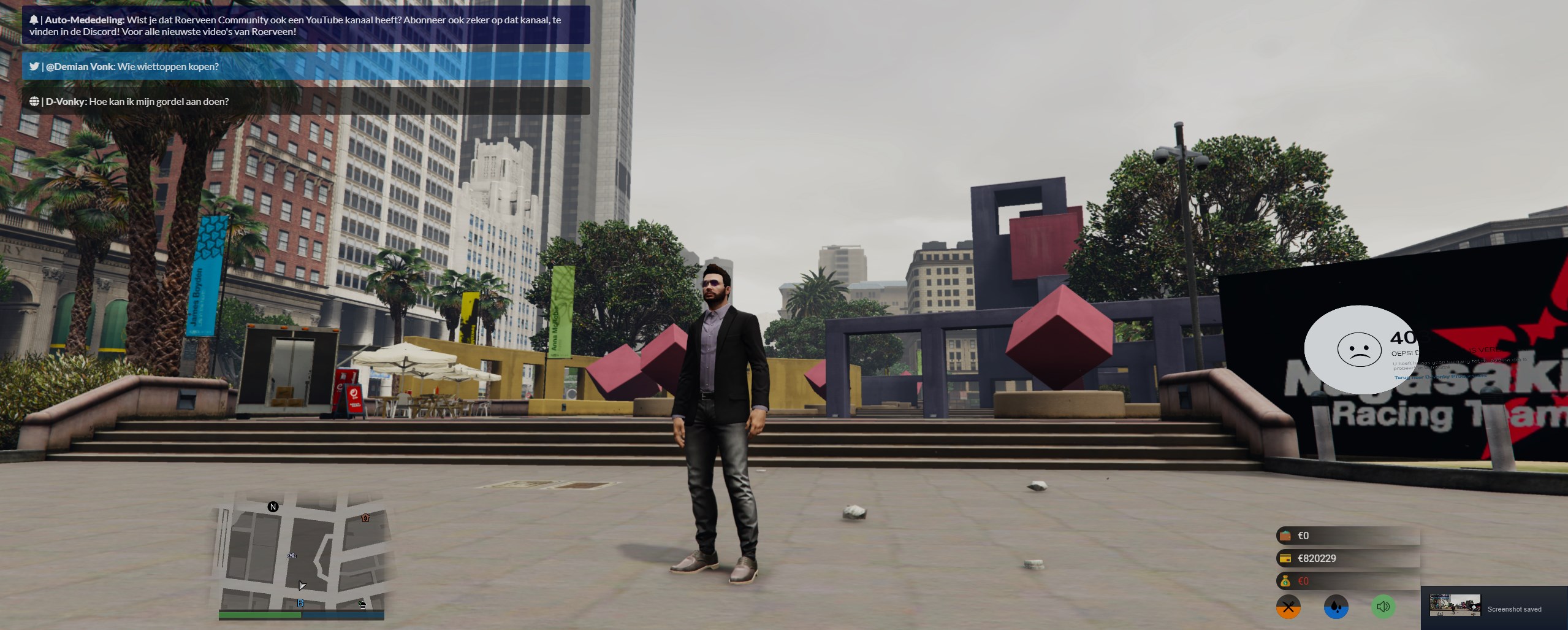Click the @Demian Vonk tweet message
The height and width of the screenshot is (630, 1568).
(306, 66)
